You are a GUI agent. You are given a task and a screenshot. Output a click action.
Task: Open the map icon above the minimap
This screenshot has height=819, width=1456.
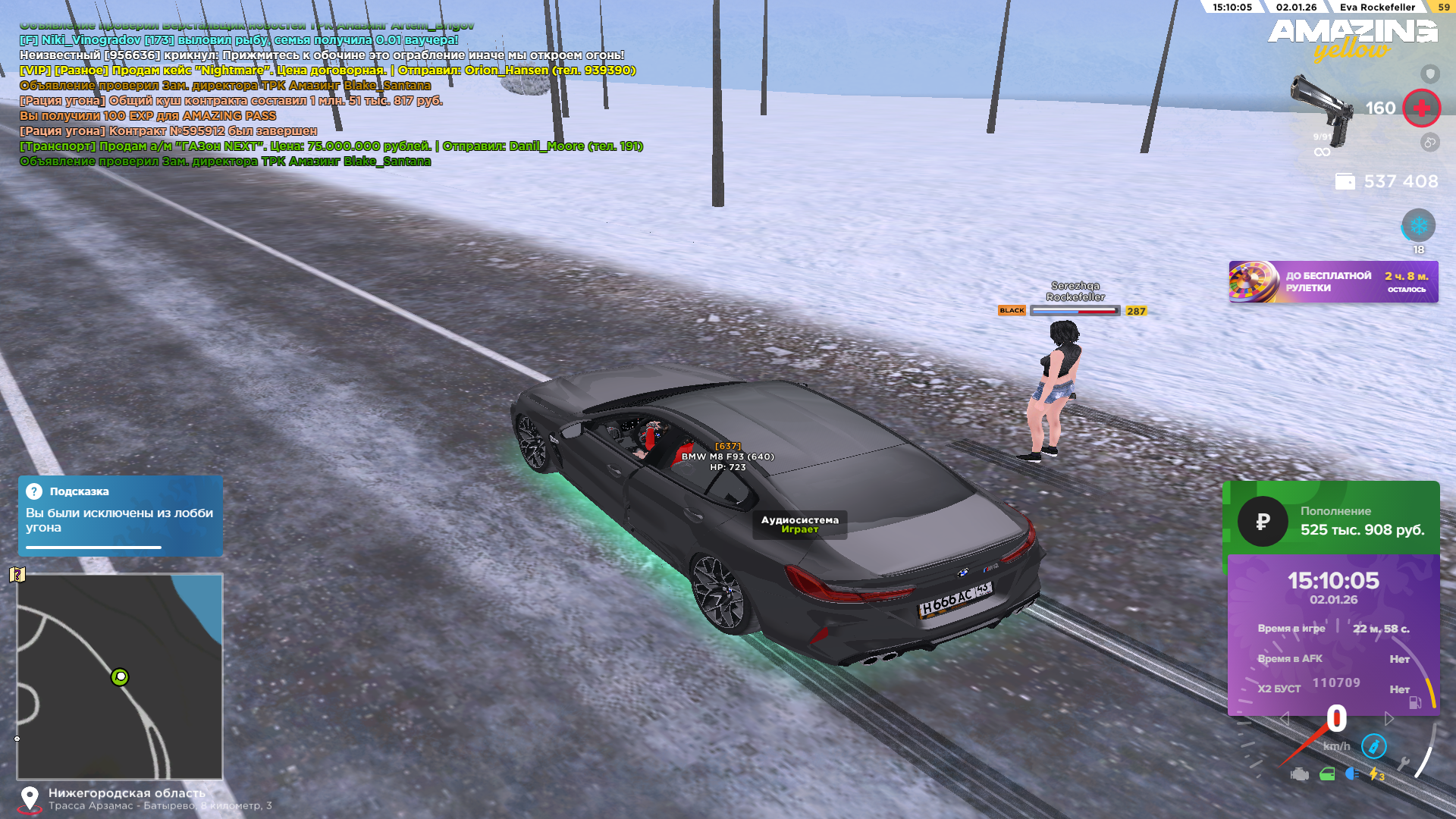pyautogui.click(x=17, y=575)
